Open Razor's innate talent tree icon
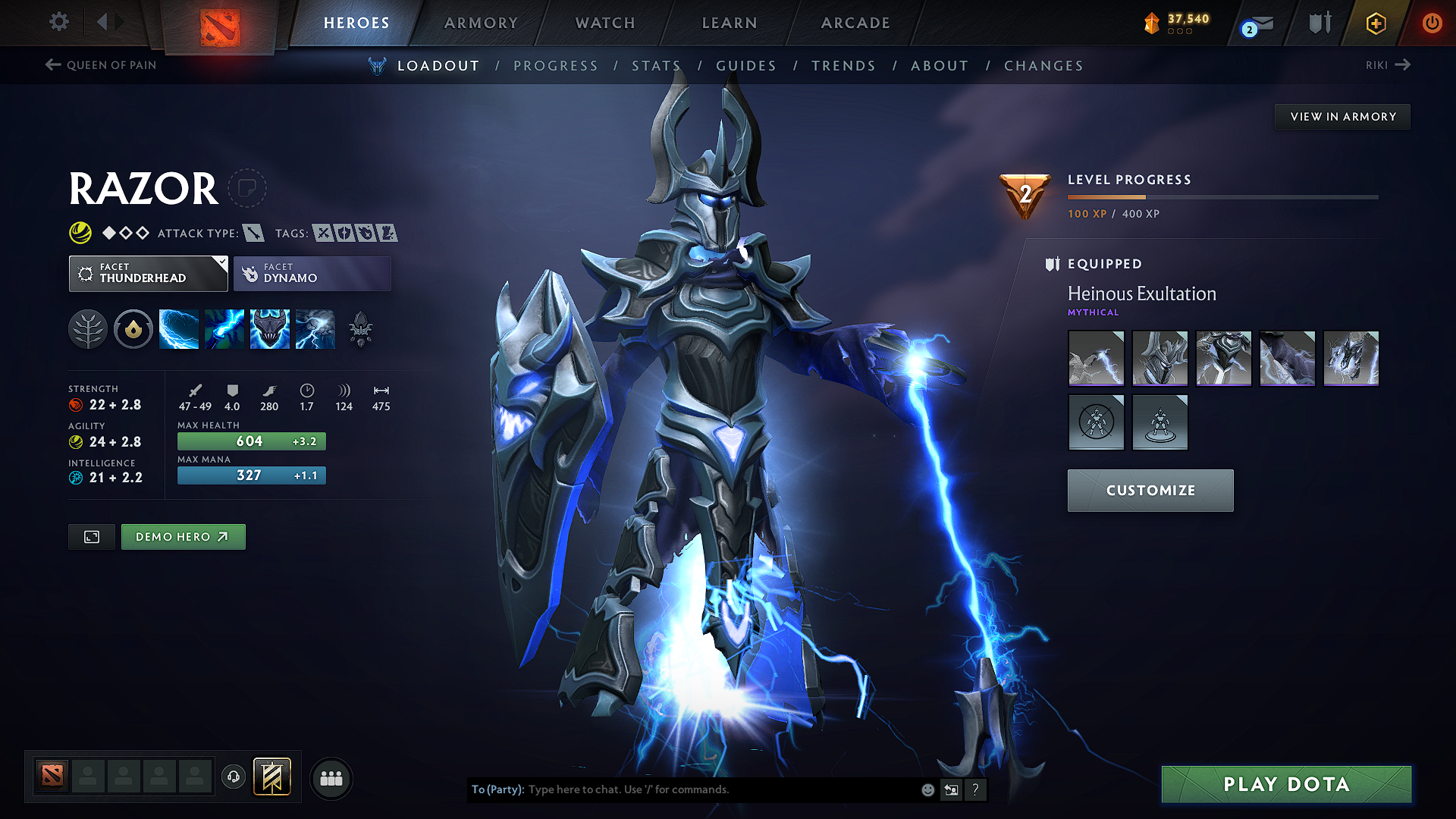Screen dimensions: 1456x819 click(87, 328)
